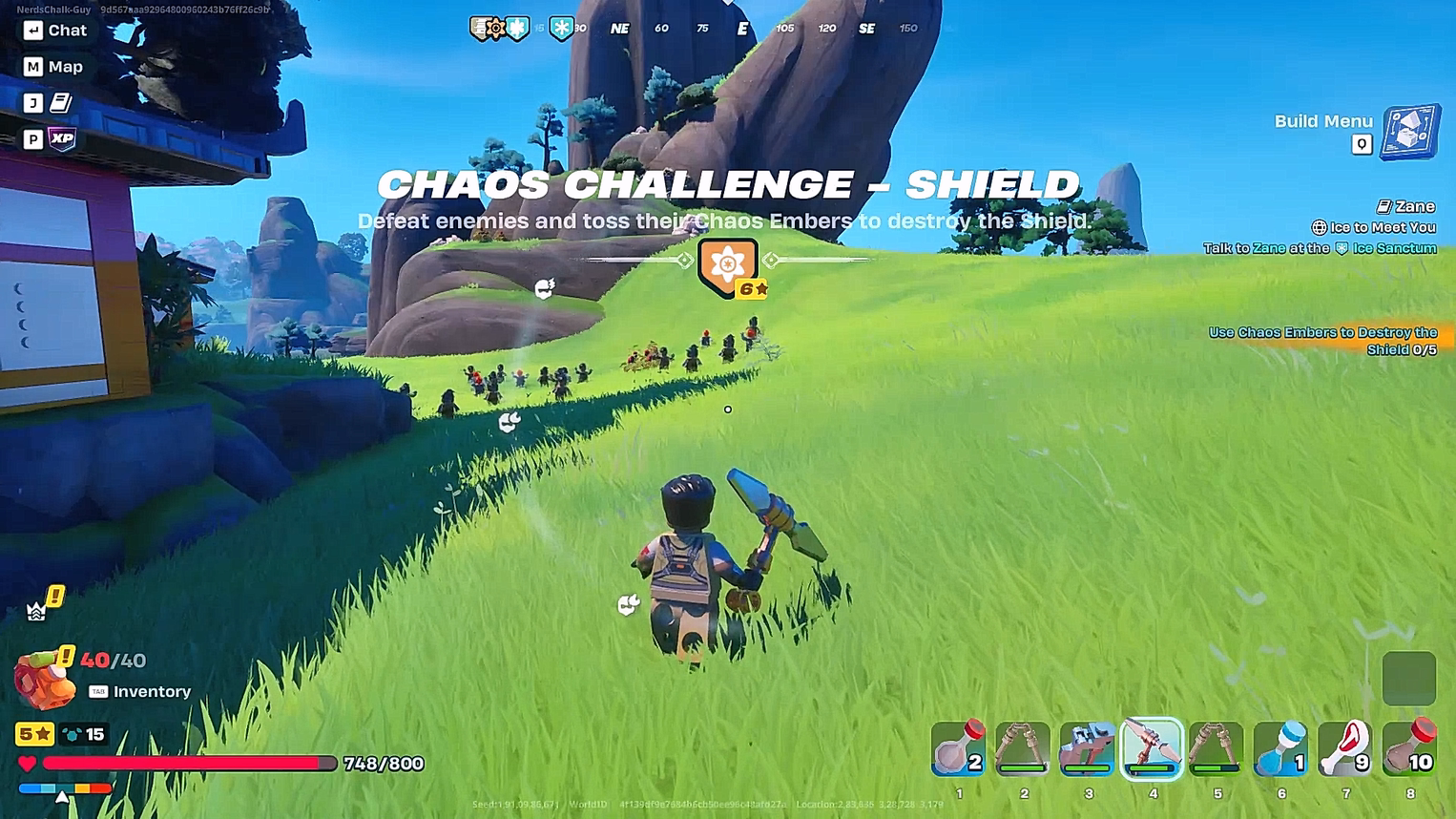
Task: Click the crown icon above the food meter
Action: tap(35, 611)
